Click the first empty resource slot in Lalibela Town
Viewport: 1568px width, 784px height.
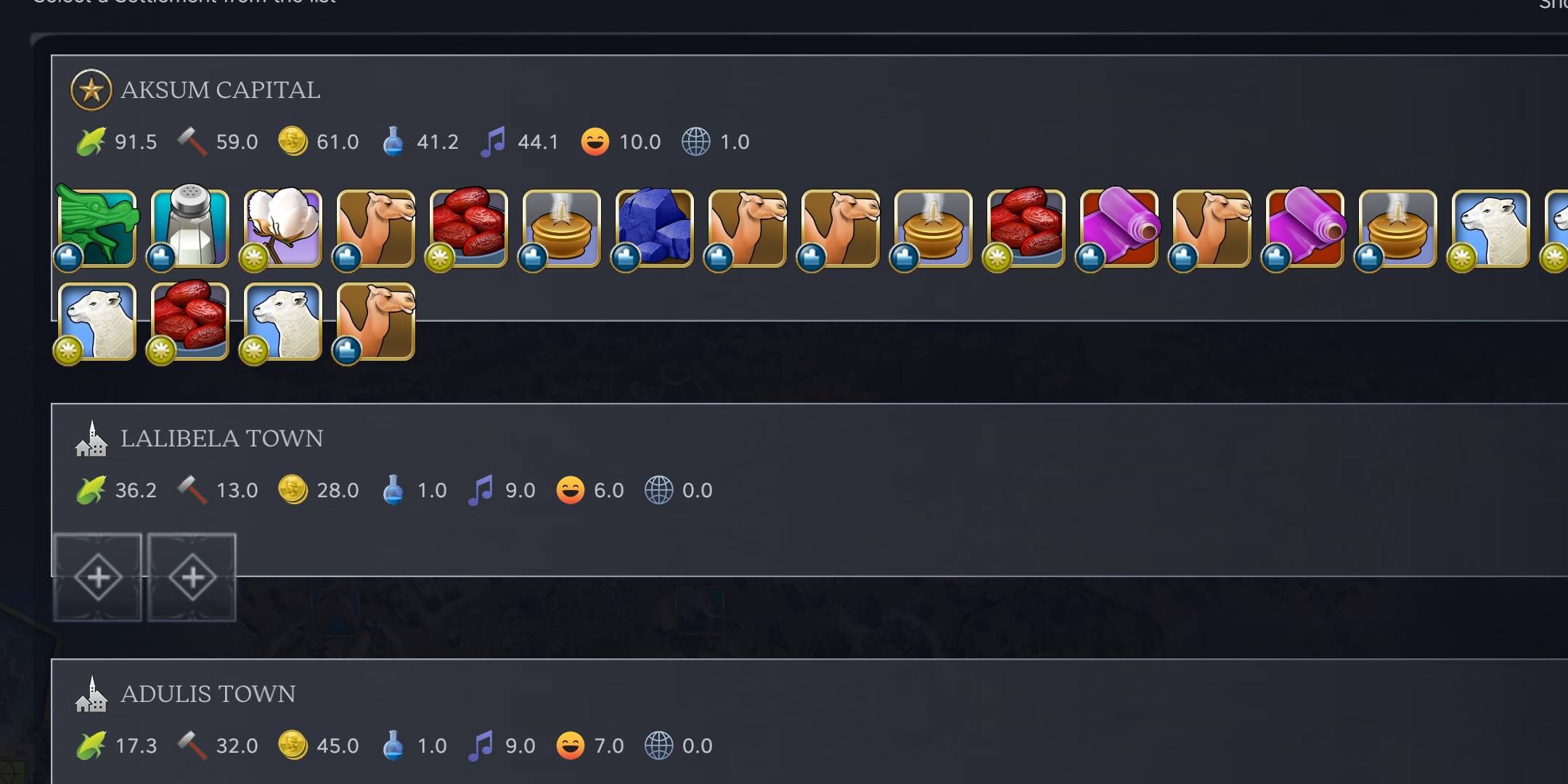coord(98,579)
